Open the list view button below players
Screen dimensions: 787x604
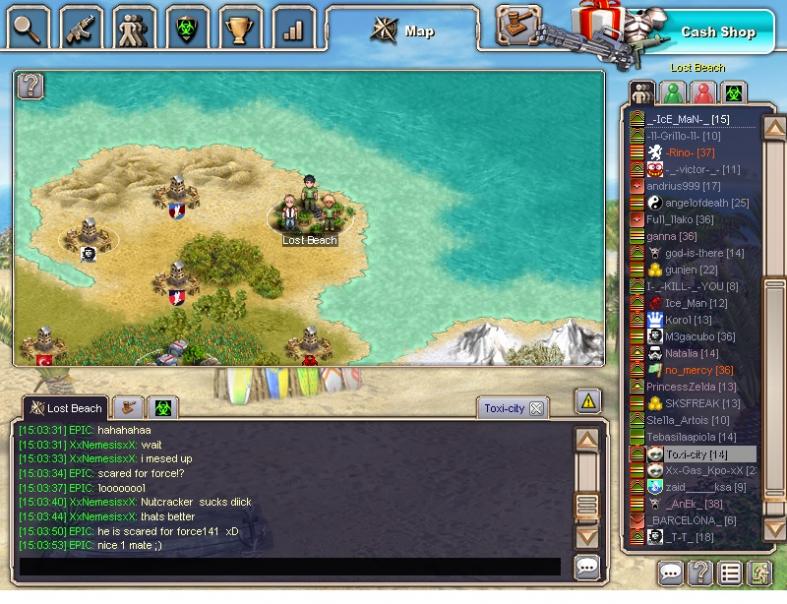[x=730, y=573]
